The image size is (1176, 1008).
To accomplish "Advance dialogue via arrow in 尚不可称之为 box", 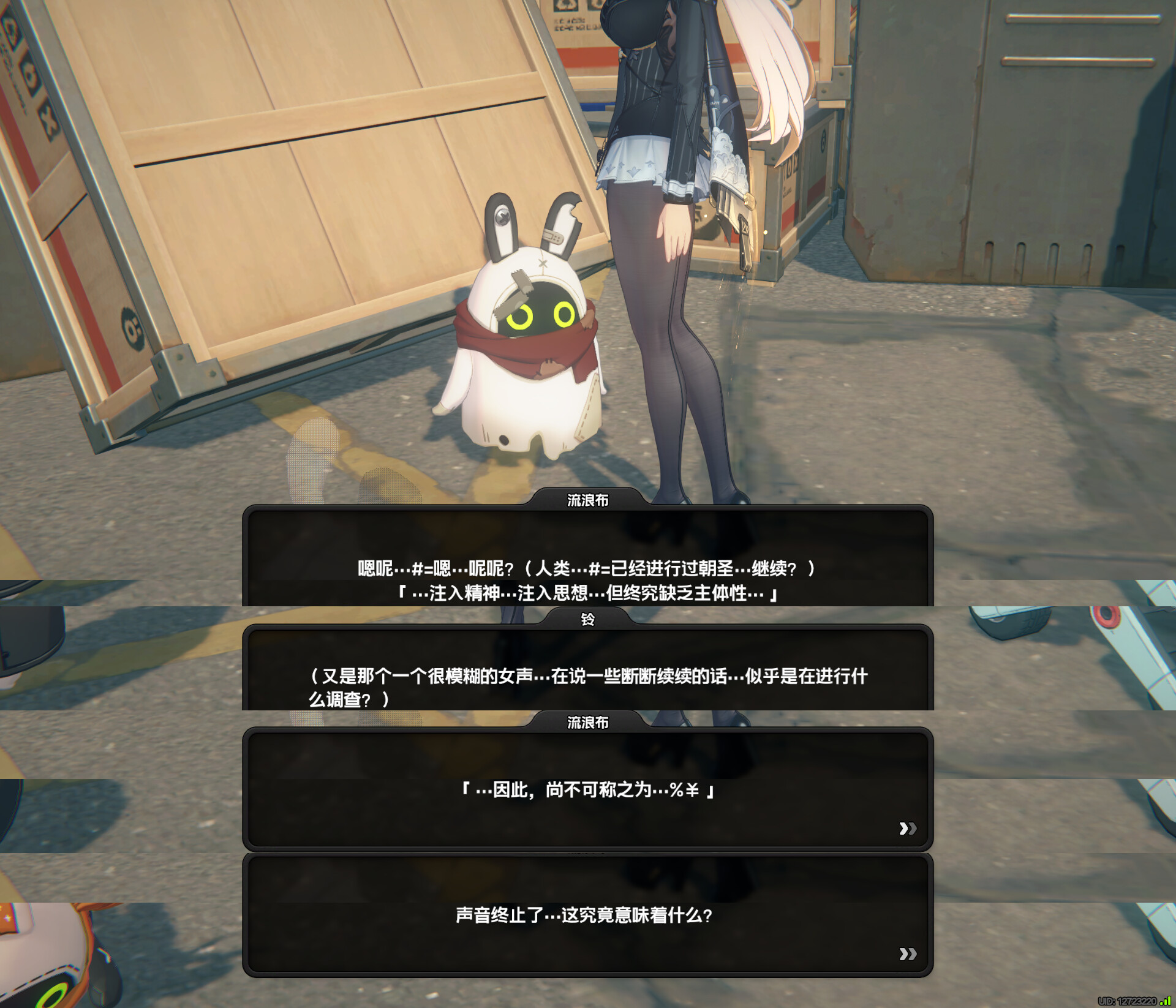I will (x=907, y=829).
